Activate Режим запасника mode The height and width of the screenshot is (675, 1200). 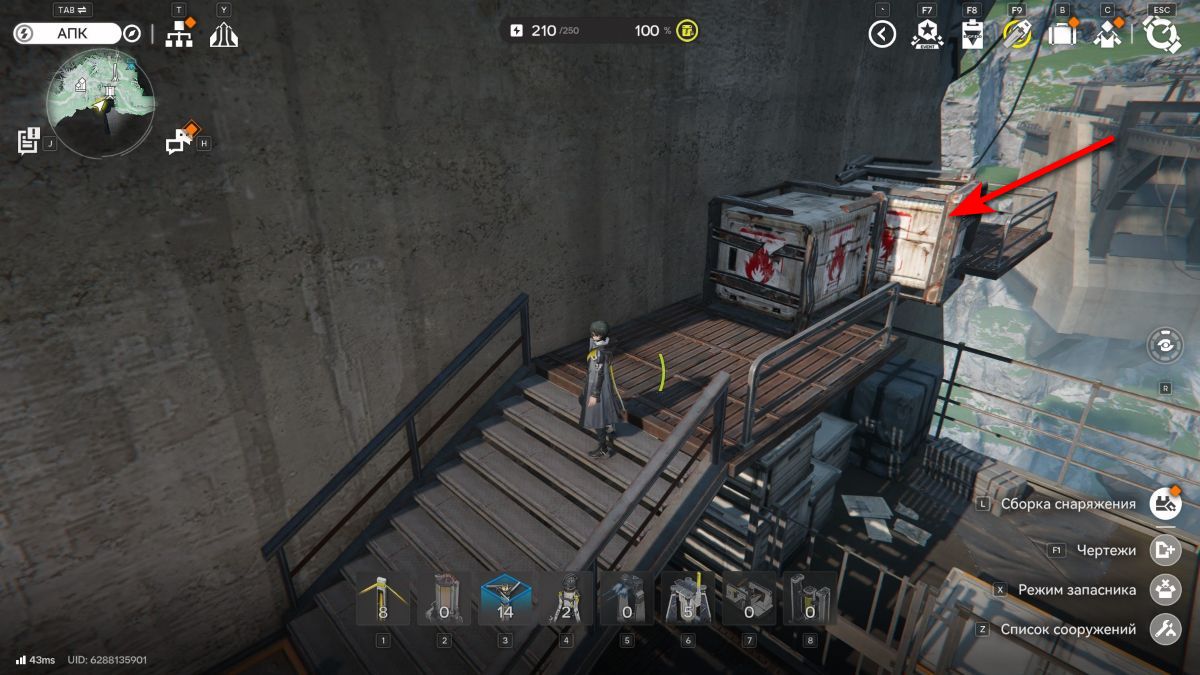pyautogui.click(x=1165, y=590)
